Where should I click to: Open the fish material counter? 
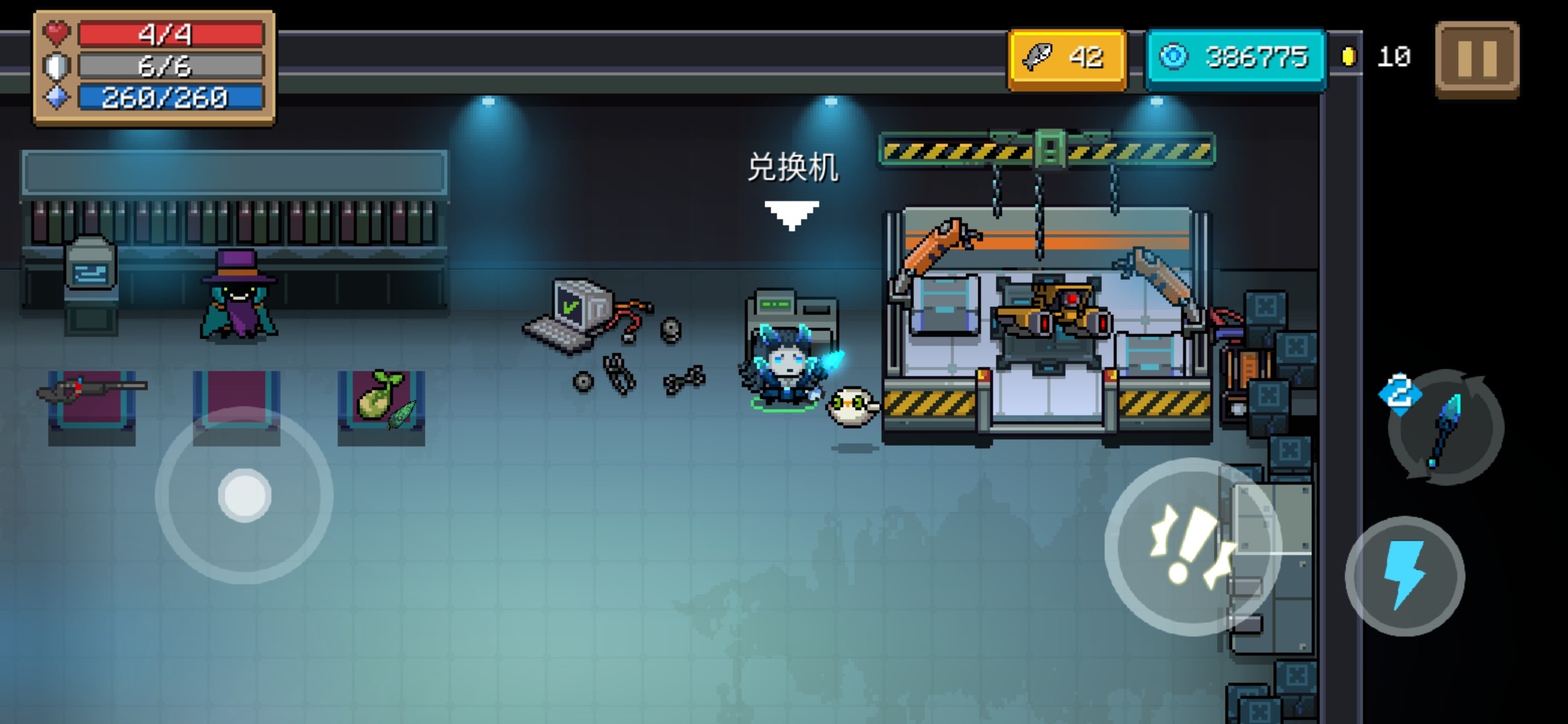pos(1067,58)
